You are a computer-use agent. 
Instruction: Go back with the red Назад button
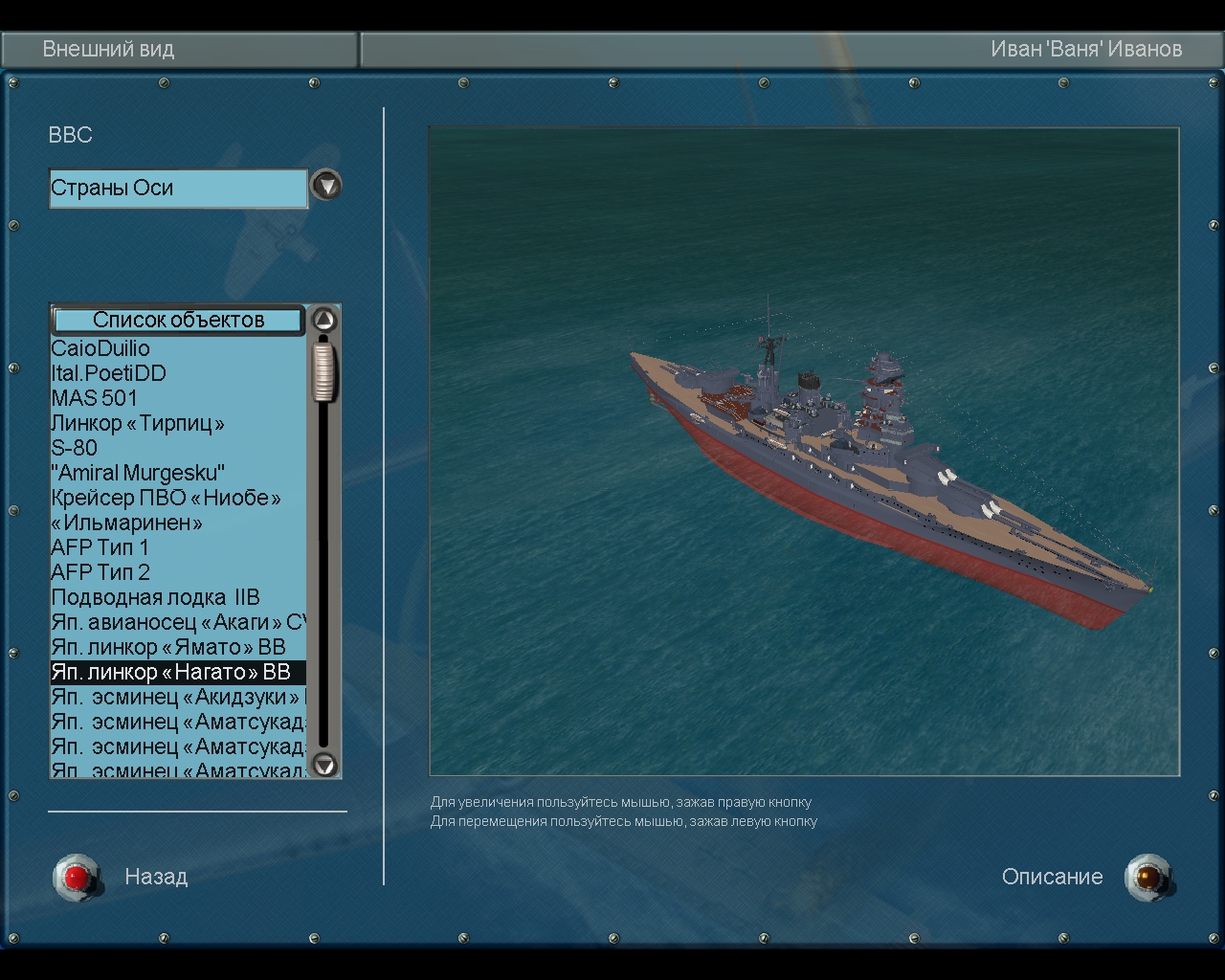(x=78, y=877)
